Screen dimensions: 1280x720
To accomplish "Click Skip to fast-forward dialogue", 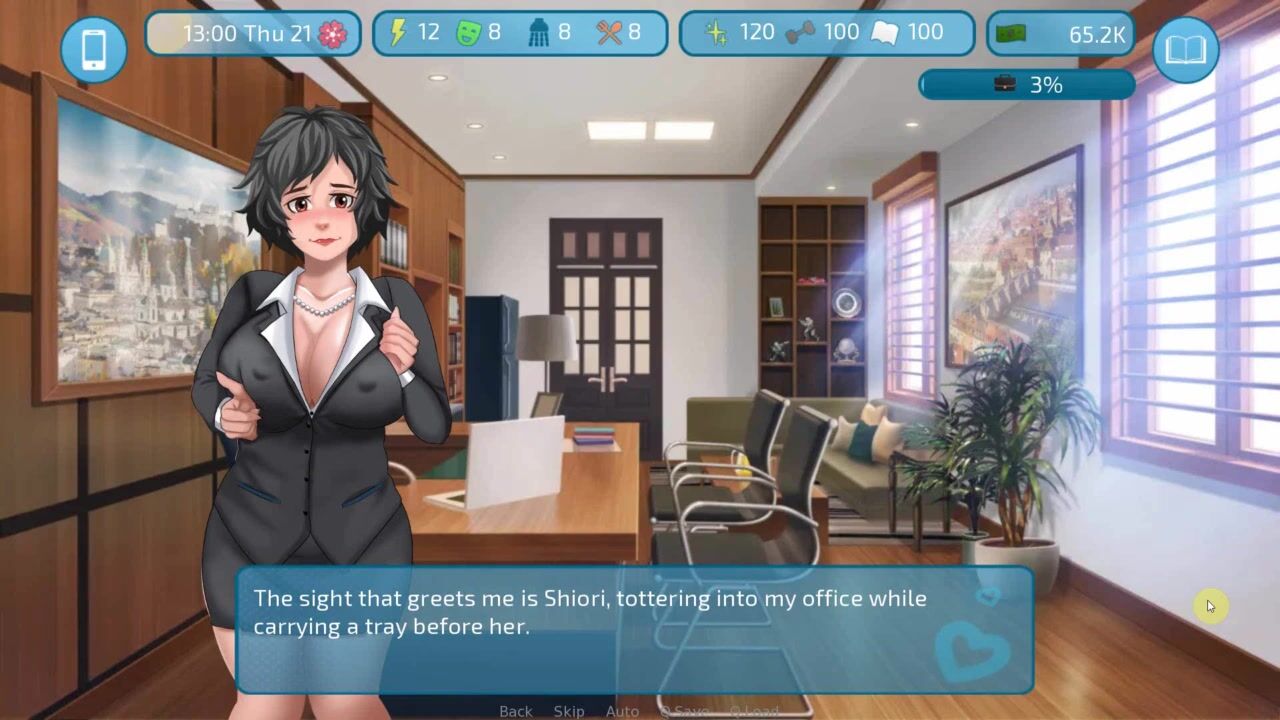I will [569, 711].
